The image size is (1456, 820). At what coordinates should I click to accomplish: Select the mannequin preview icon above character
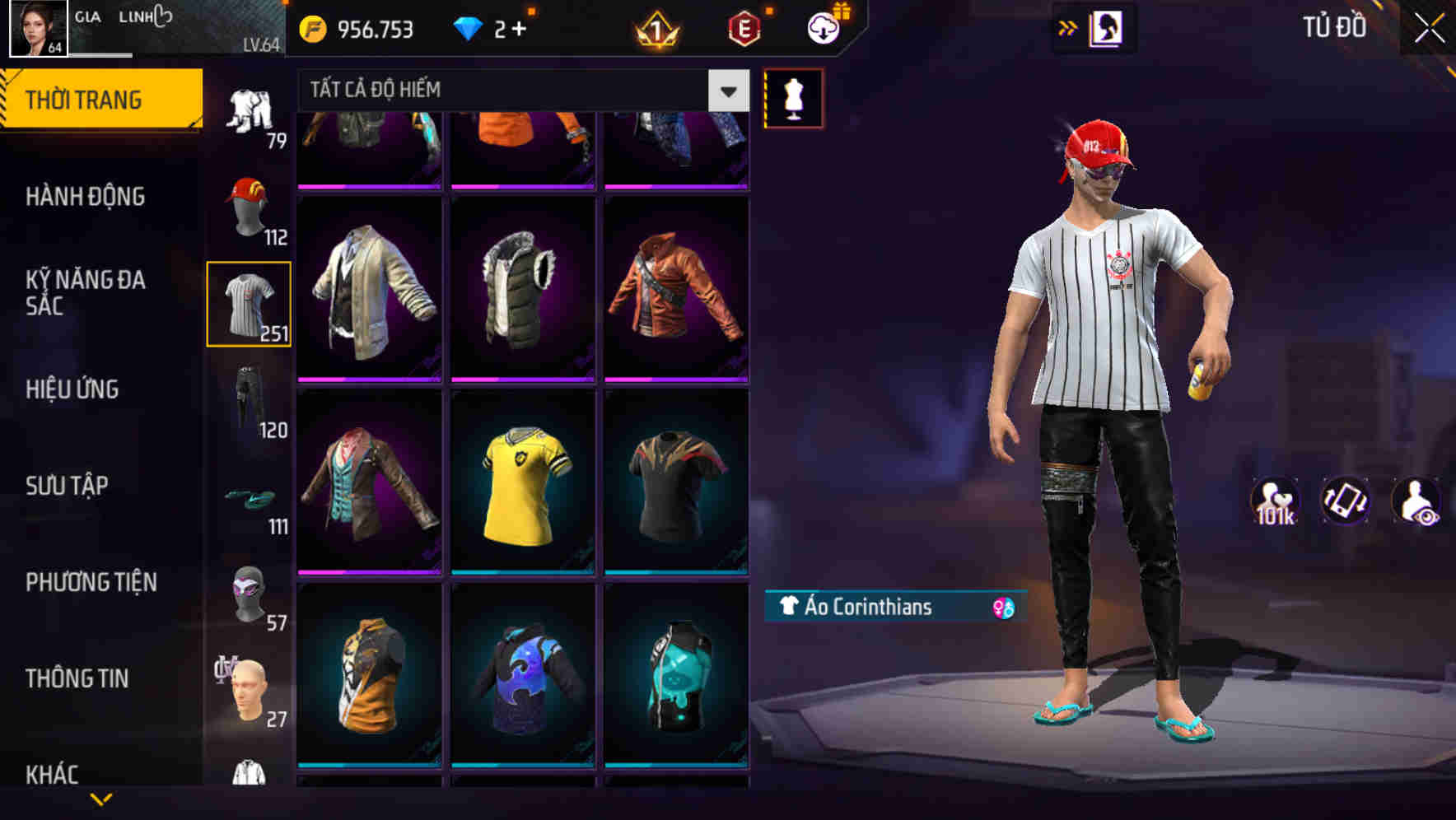793,99
